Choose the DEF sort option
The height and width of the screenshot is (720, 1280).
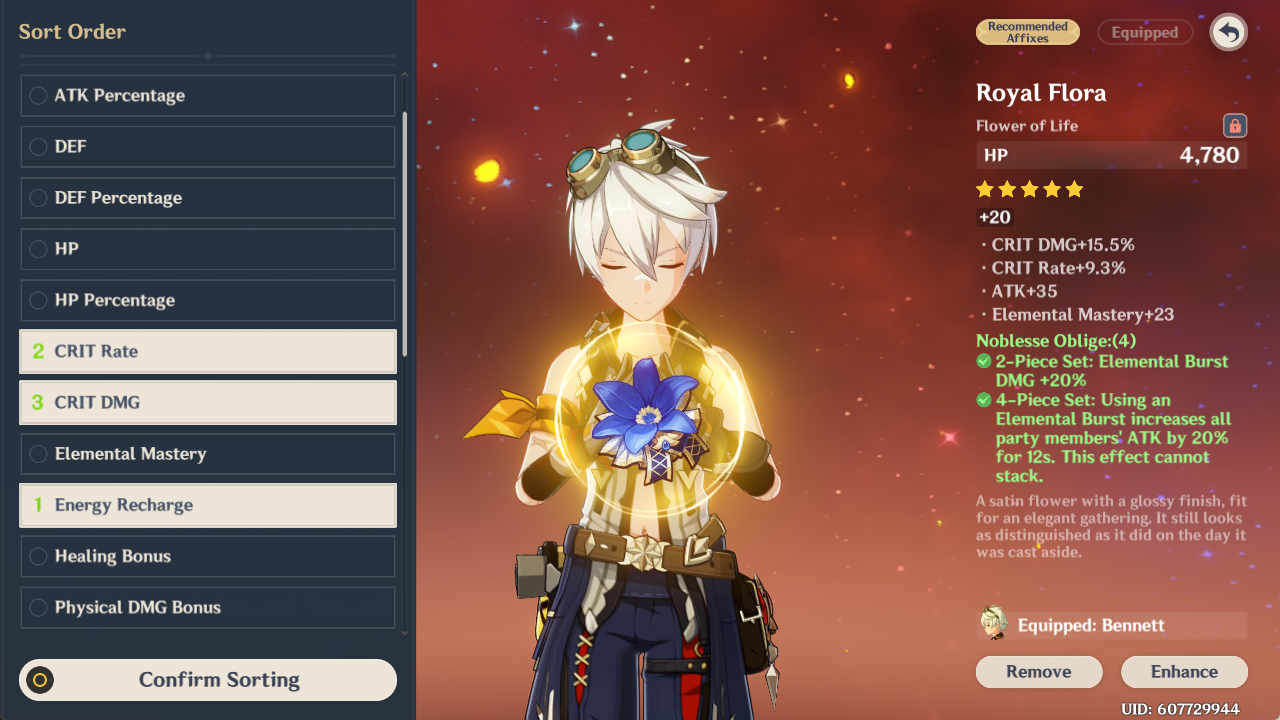[208, 147]
